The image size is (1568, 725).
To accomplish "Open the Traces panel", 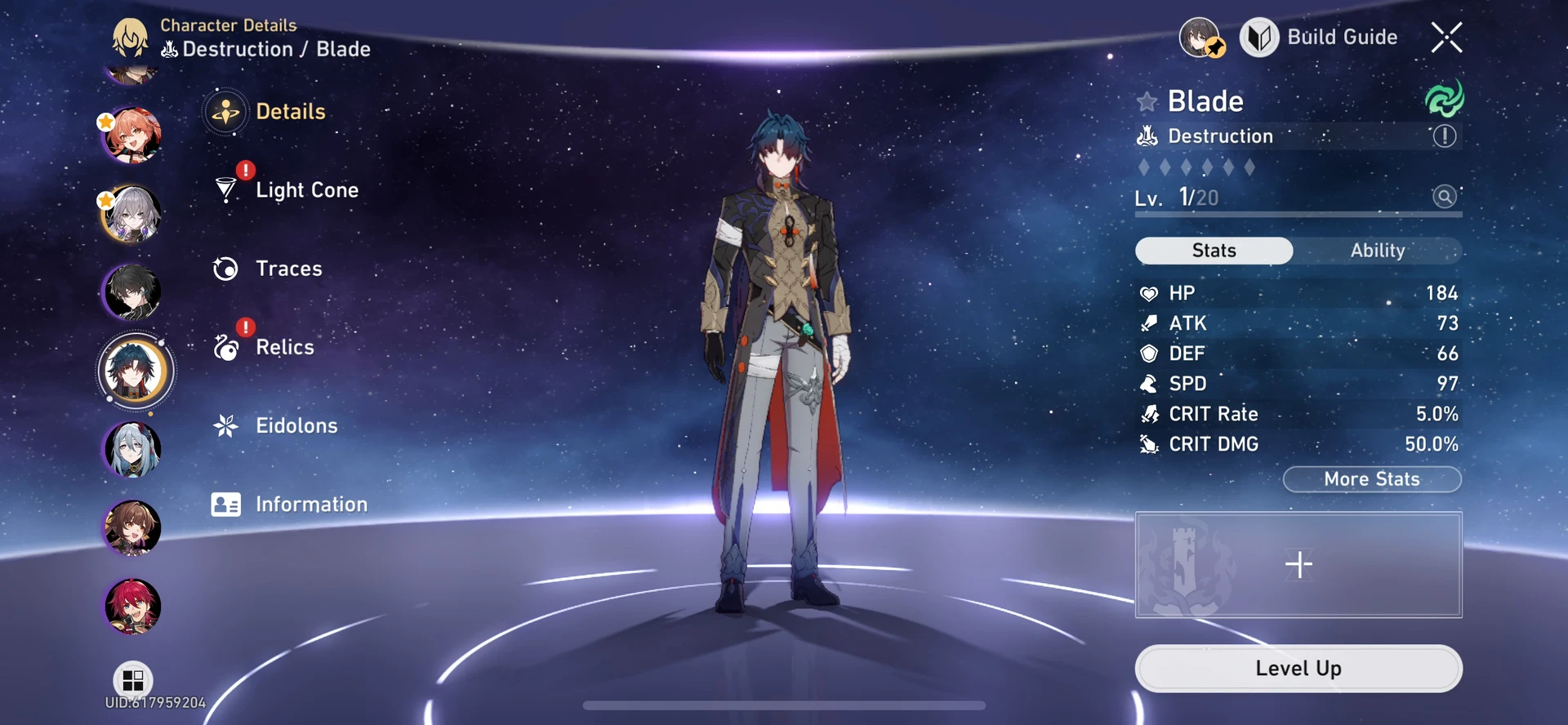I will pos(225,269).
